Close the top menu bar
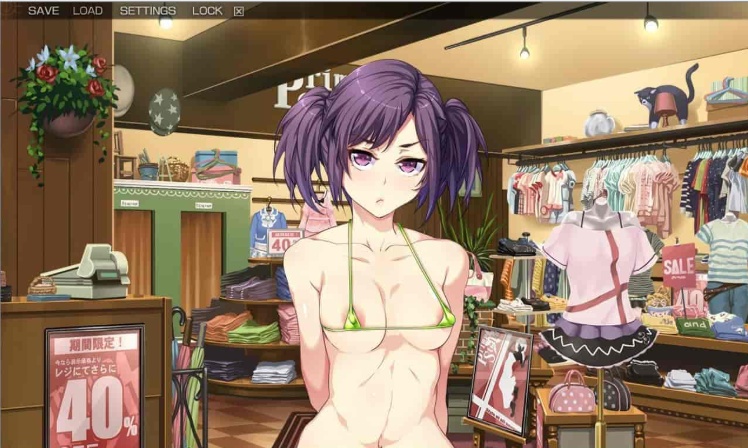Image resolution: width=748 pixels, height=448 pixels. [x=238, y=12]
